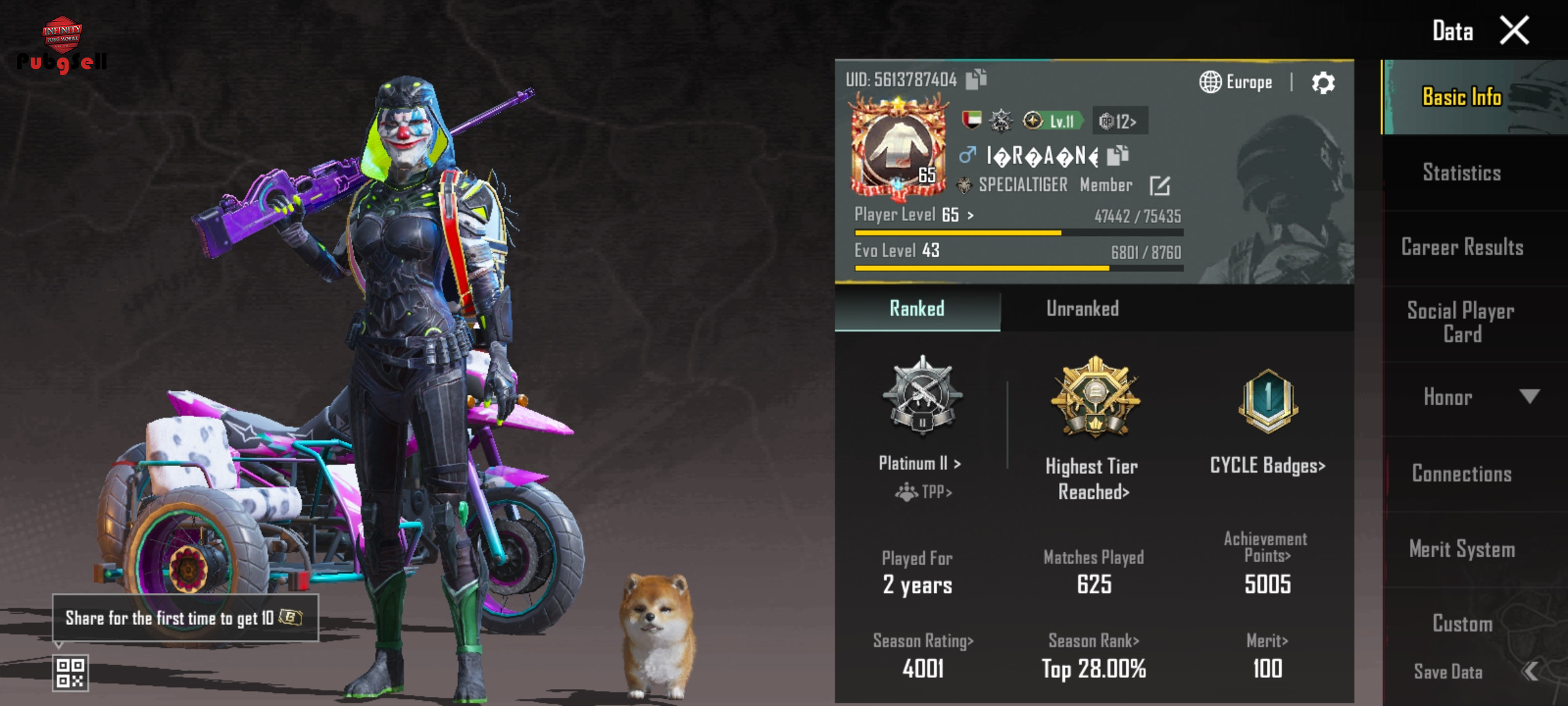
Task: Open the CYCLE Badges
Action: click(x=1267, y=465)
